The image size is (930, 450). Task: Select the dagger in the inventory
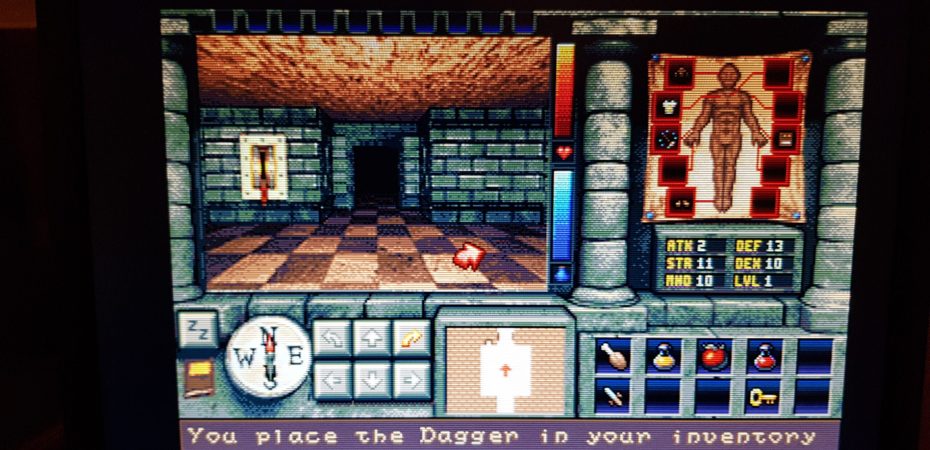coord(612,396)
